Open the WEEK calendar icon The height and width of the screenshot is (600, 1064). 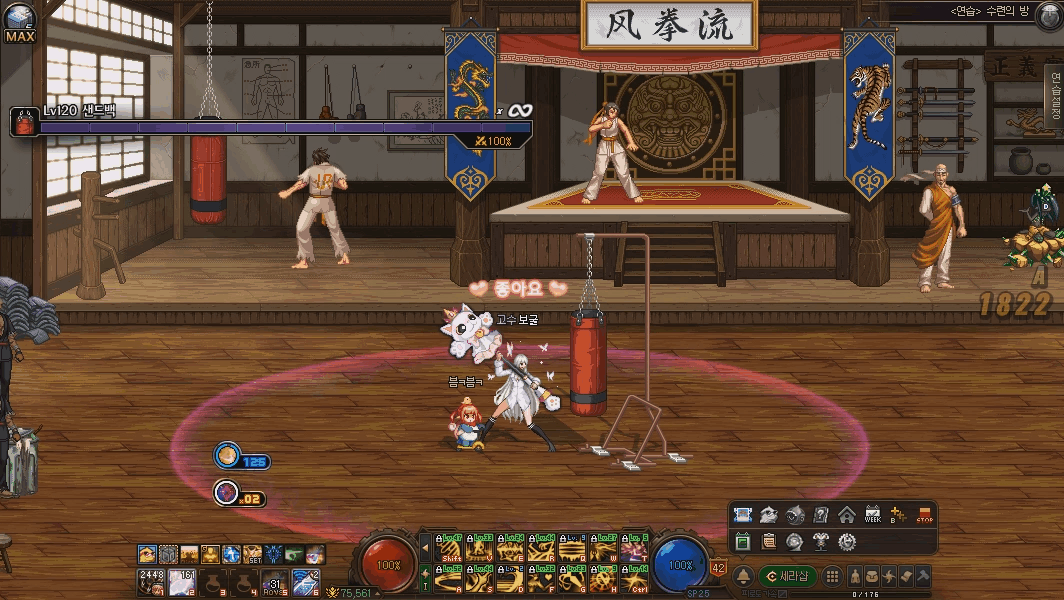pyautogui.click(x=872, y=515)
